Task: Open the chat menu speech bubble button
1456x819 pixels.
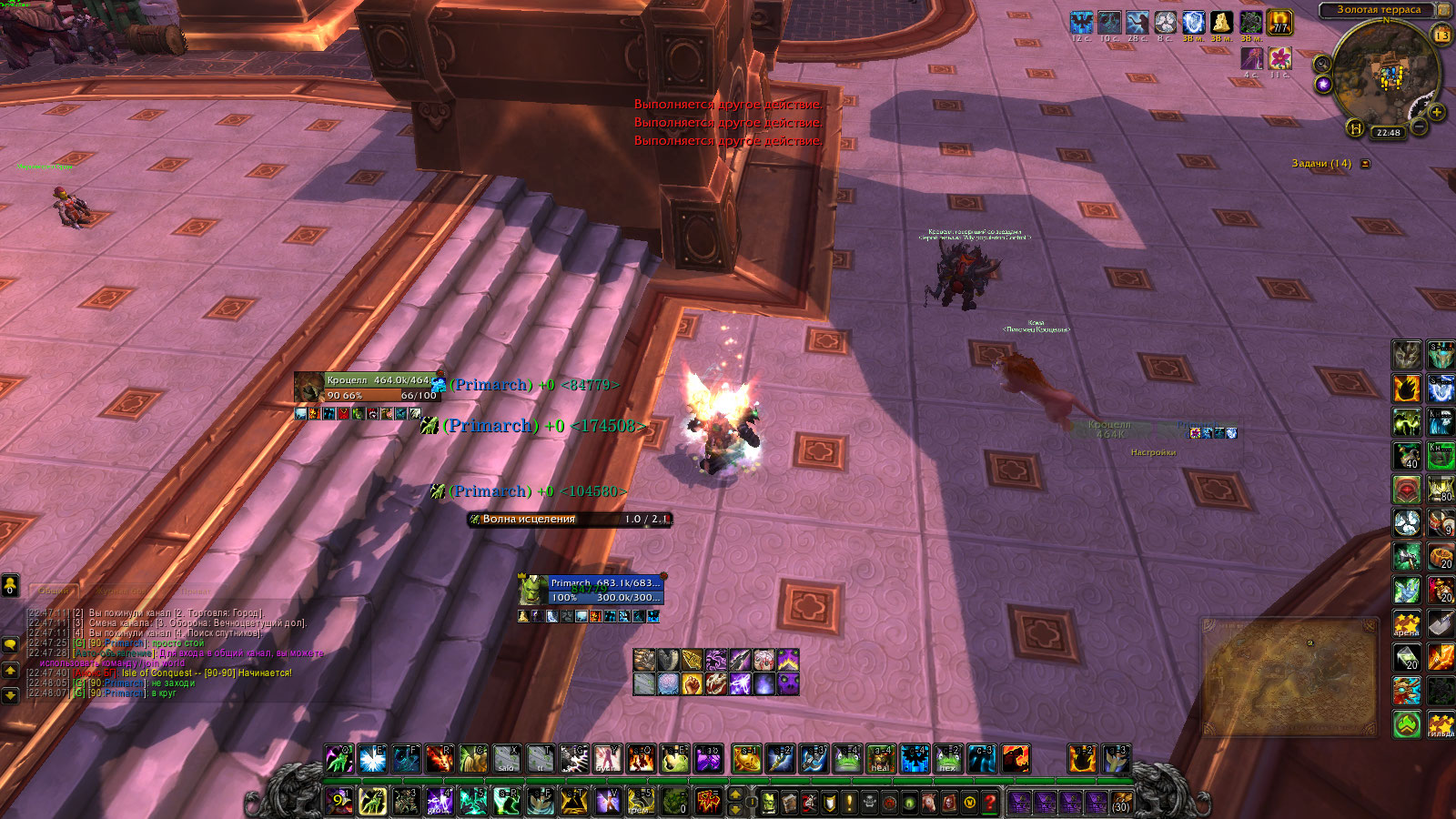Action: tap(11, 644)
